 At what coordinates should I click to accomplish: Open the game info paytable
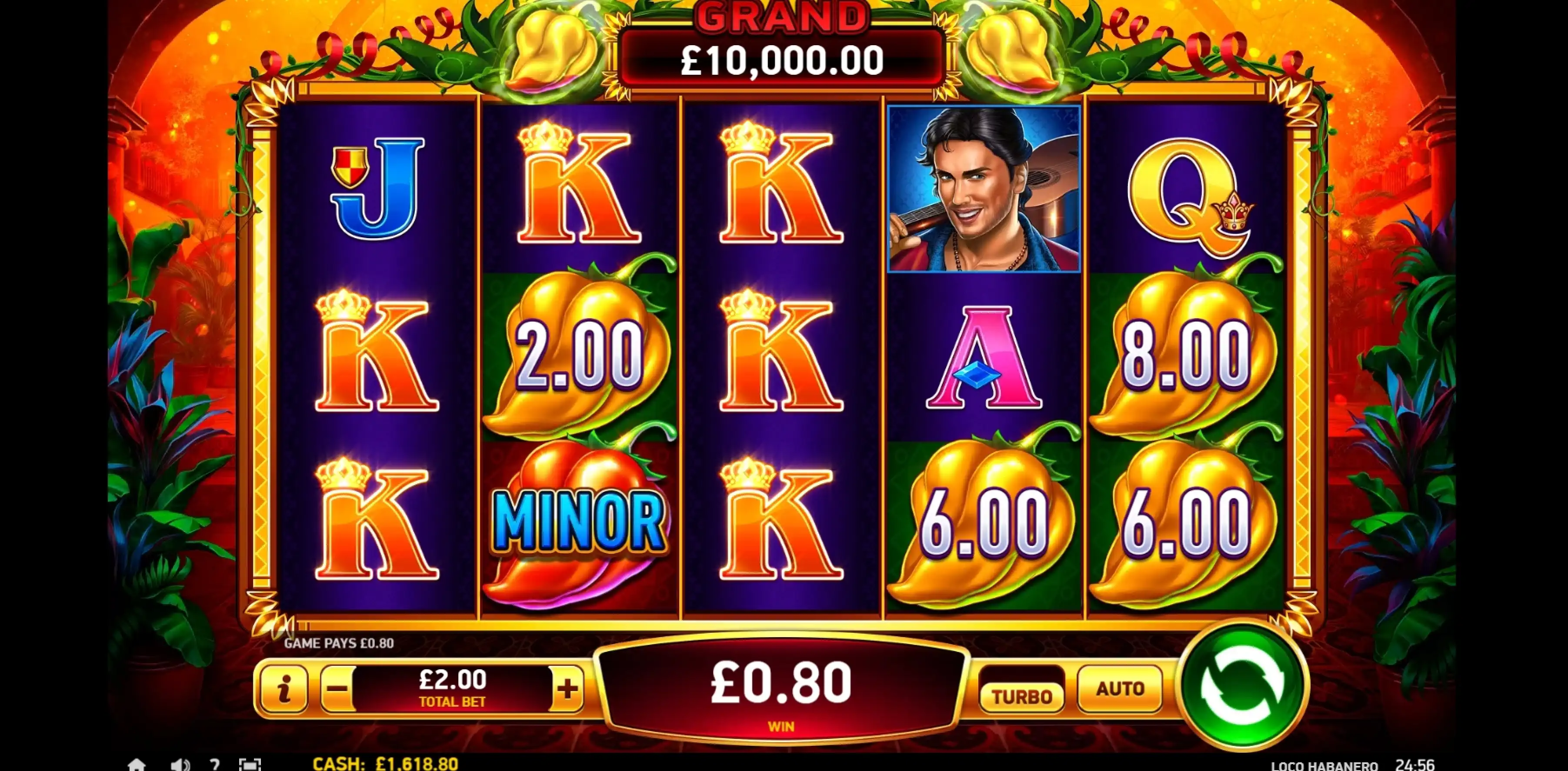283,689
